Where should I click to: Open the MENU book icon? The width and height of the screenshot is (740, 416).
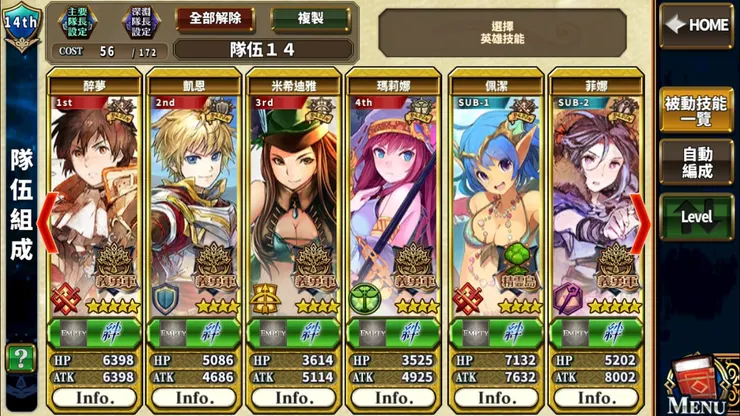click(696, 385)
